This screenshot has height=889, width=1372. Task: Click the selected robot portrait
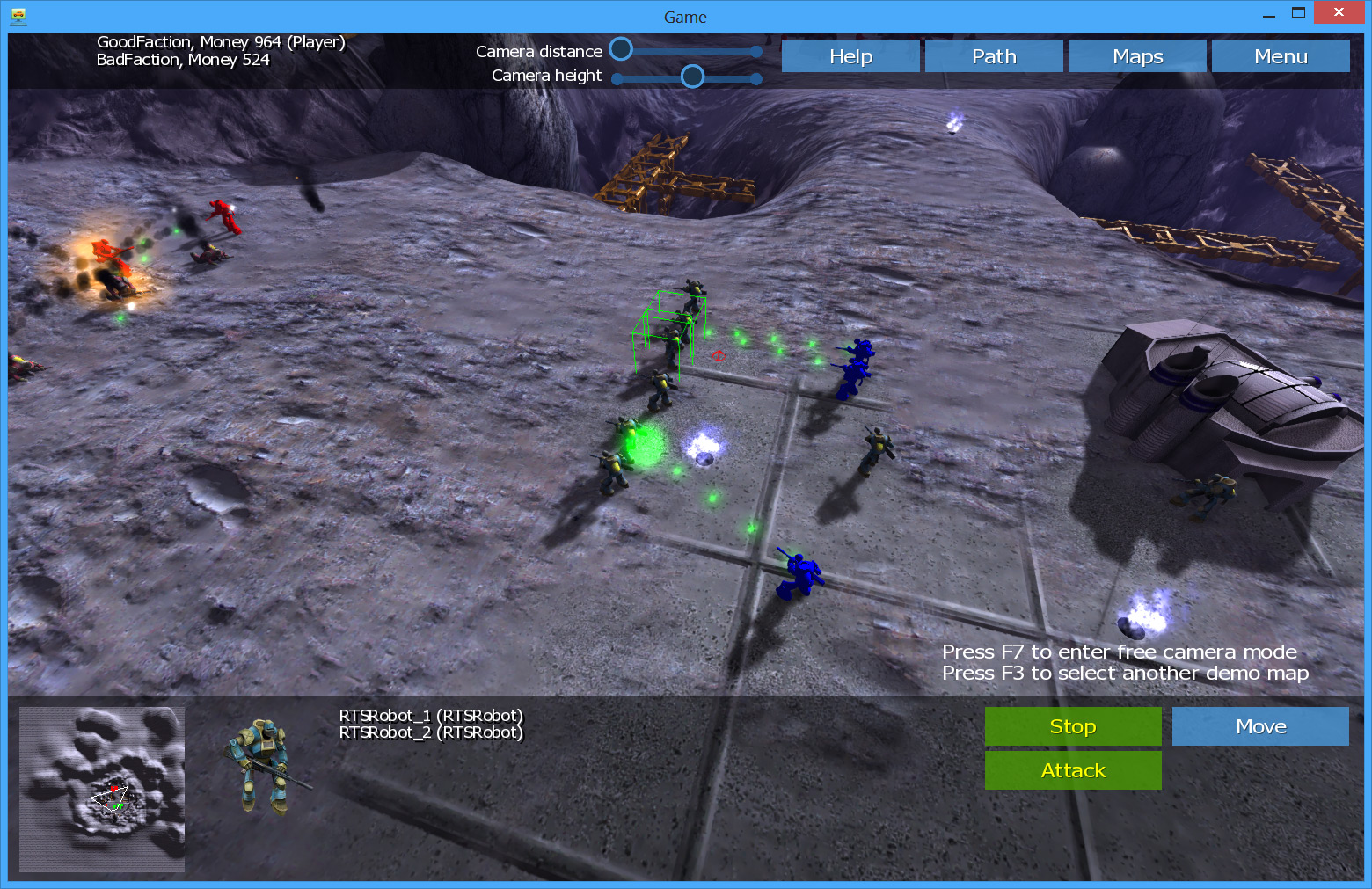pyautogui.click(x=264, y=765)
